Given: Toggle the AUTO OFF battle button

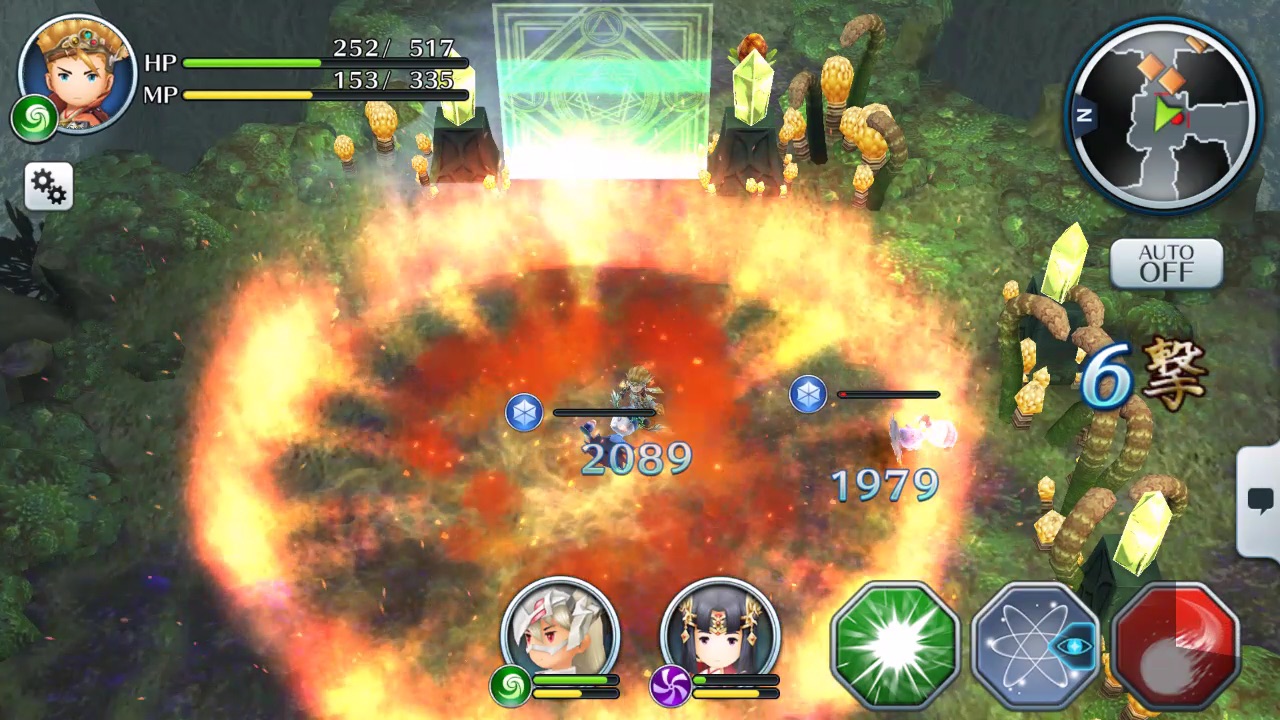Looking at the screenshot, I should pyautogui.click(x=1166, y=263).
